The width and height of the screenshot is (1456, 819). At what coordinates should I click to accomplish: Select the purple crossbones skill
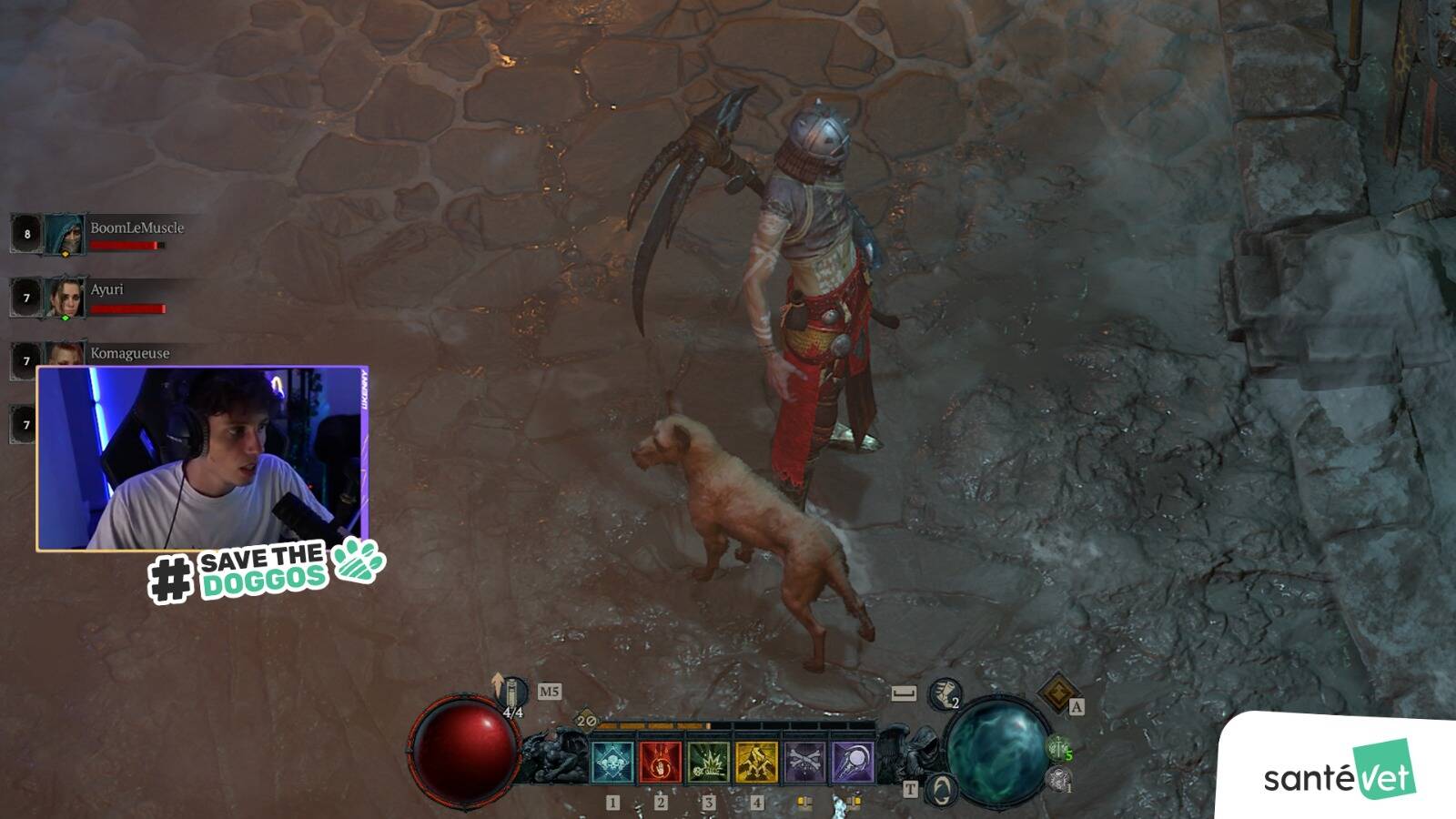point(804,763)
